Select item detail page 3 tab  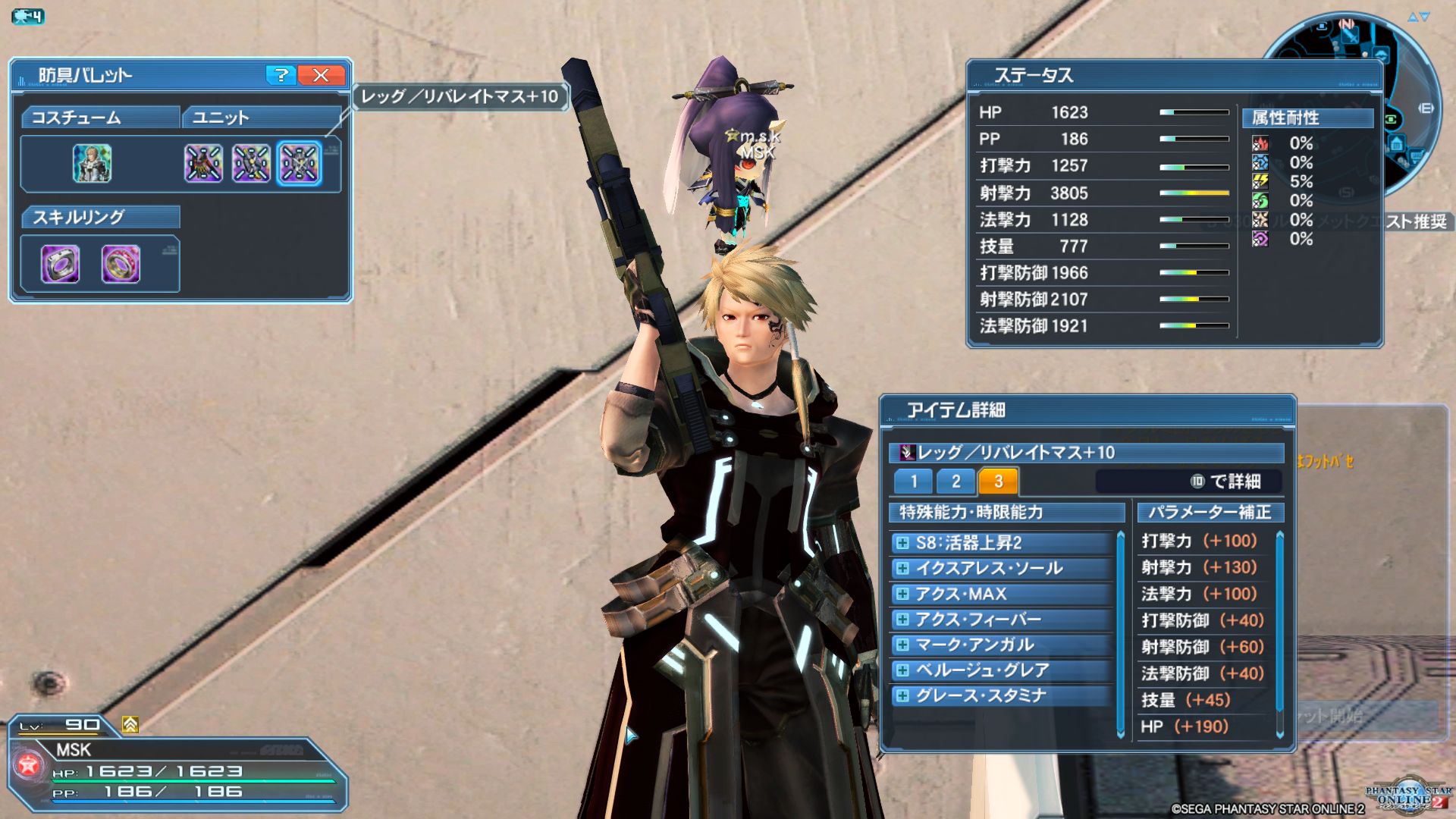(998, 482)
